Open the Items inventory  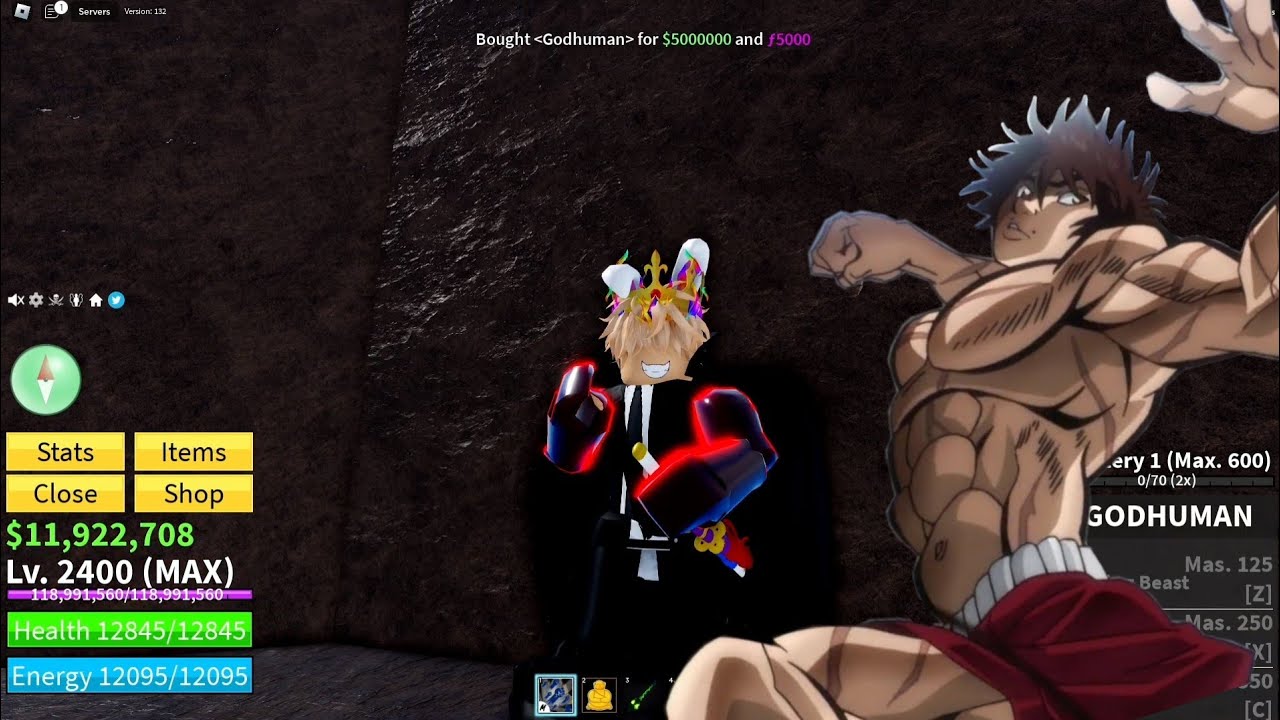coord(193,452)
